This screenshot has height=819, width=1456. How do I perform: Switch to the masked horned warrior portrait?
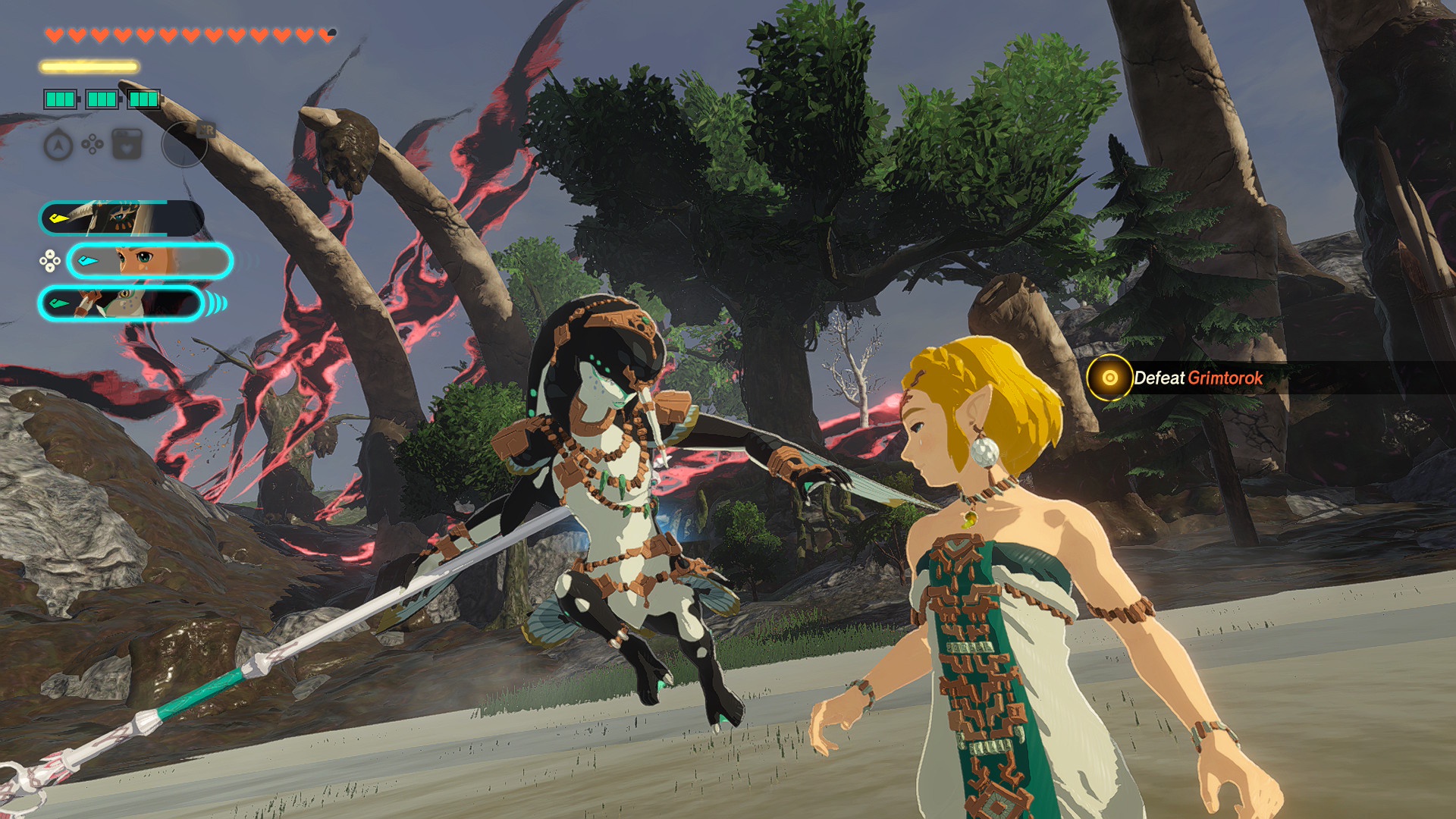121,219
